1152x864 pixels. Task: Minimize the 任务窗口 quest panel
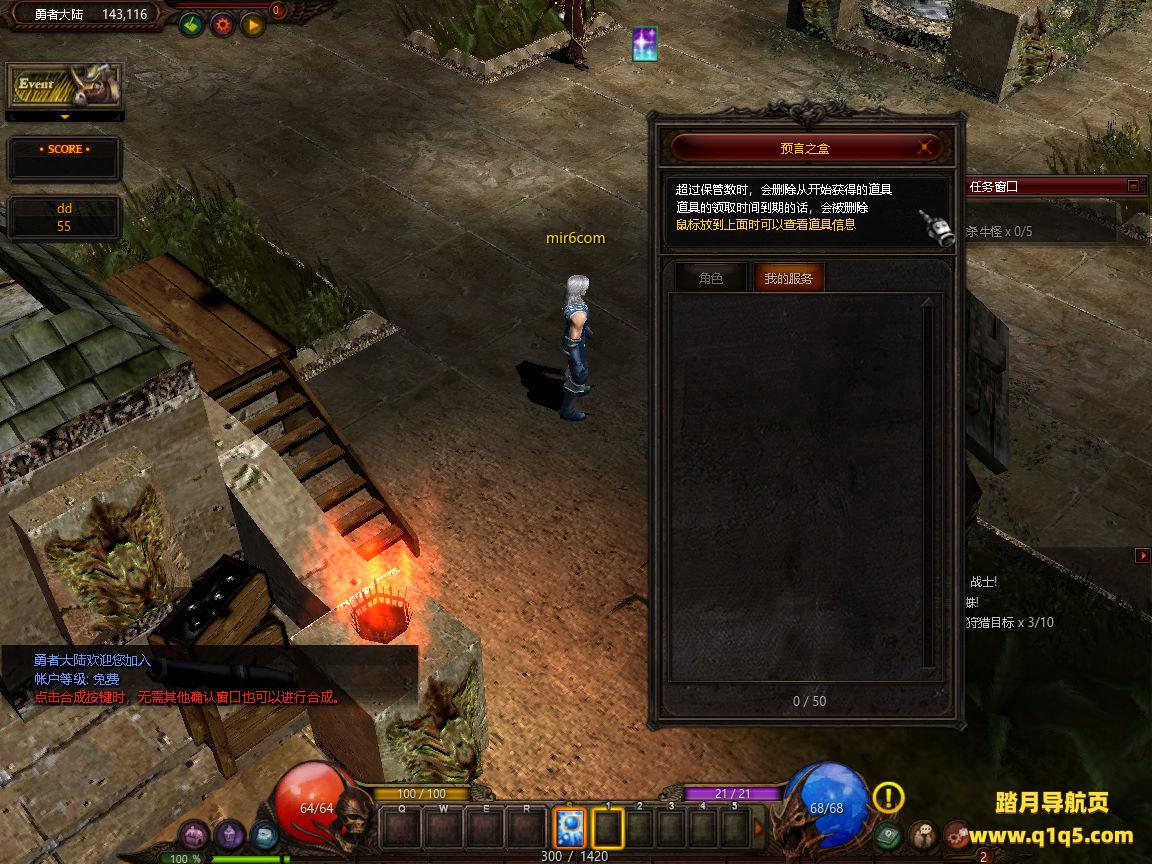(1133, 186)
